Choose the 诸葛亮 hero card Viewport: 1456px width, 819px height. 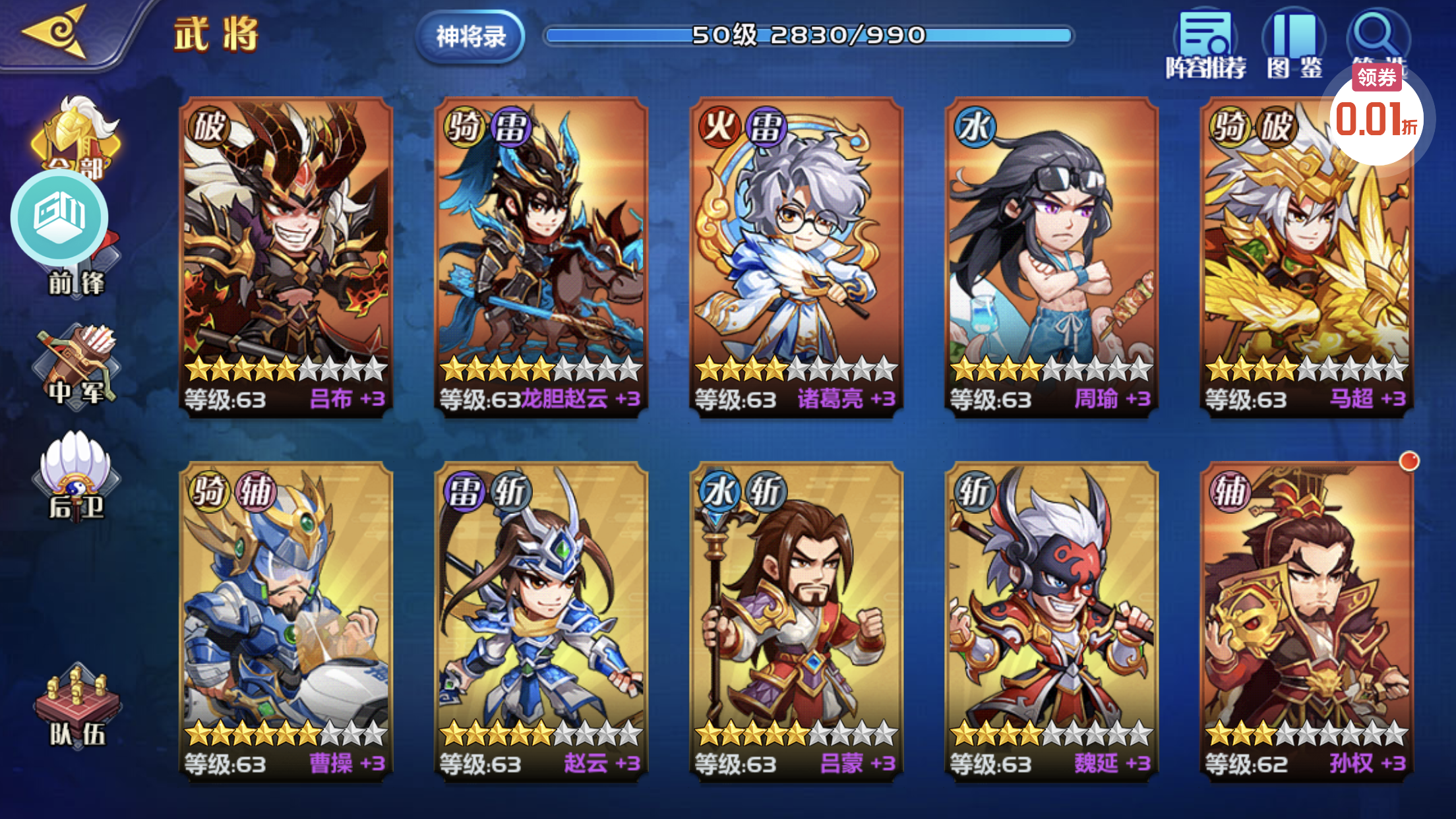click(x=796, y=257)
